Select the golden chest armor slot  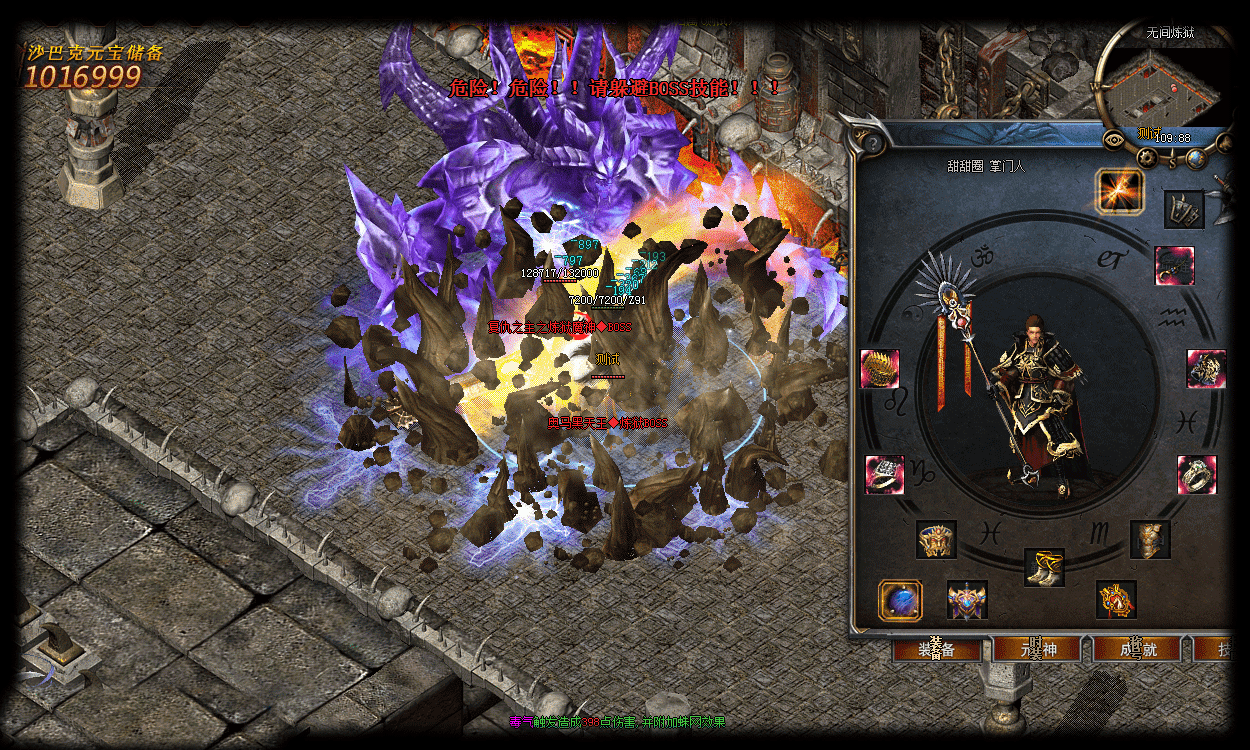(1150, 539)
